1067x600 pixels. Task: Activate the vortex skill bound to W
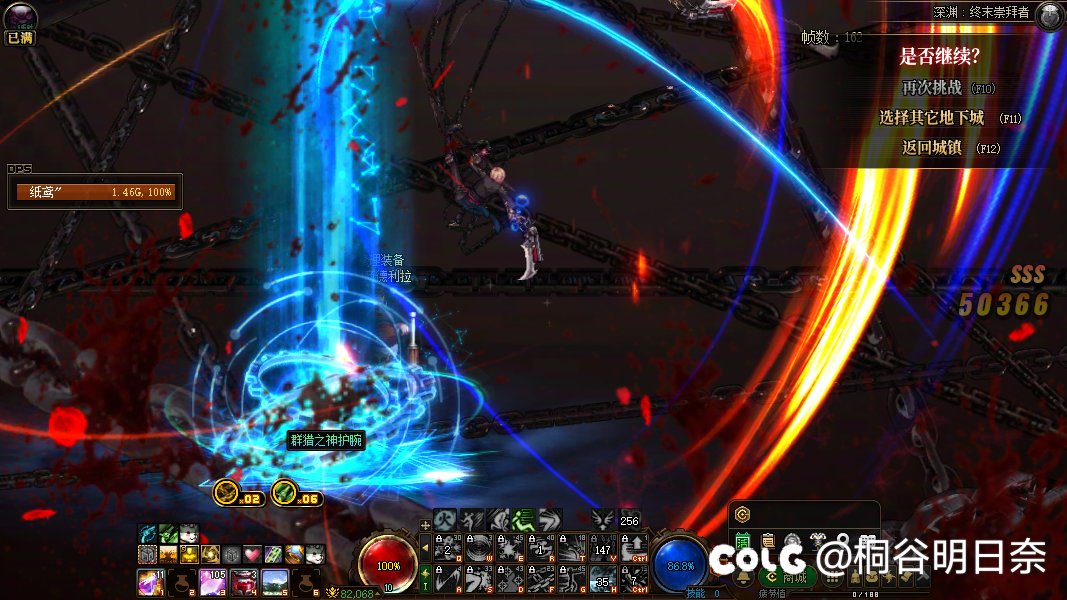tap(480, 548)
